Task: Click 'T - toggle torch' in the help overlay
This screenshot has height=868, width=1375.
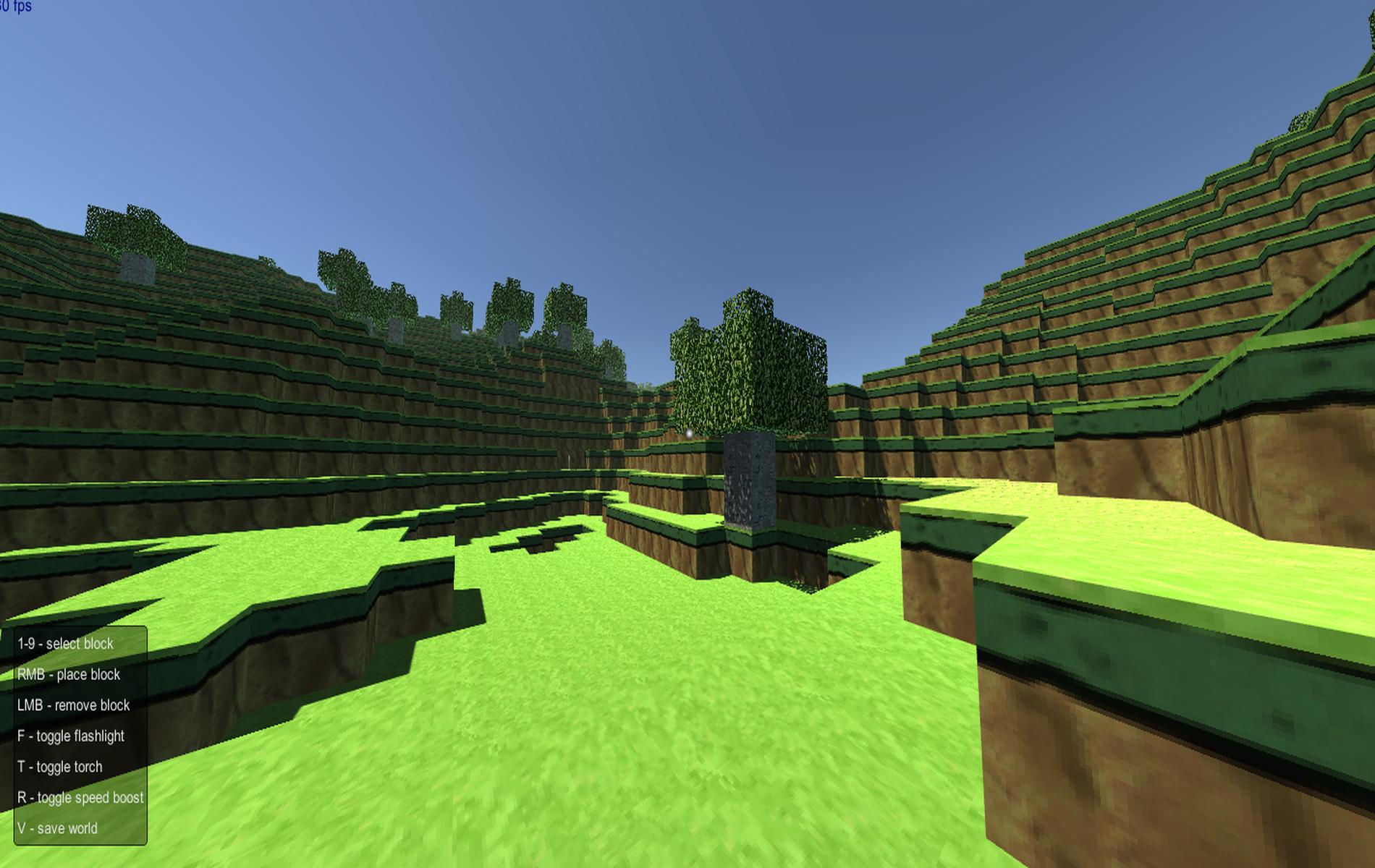Action: pos(61,767)
